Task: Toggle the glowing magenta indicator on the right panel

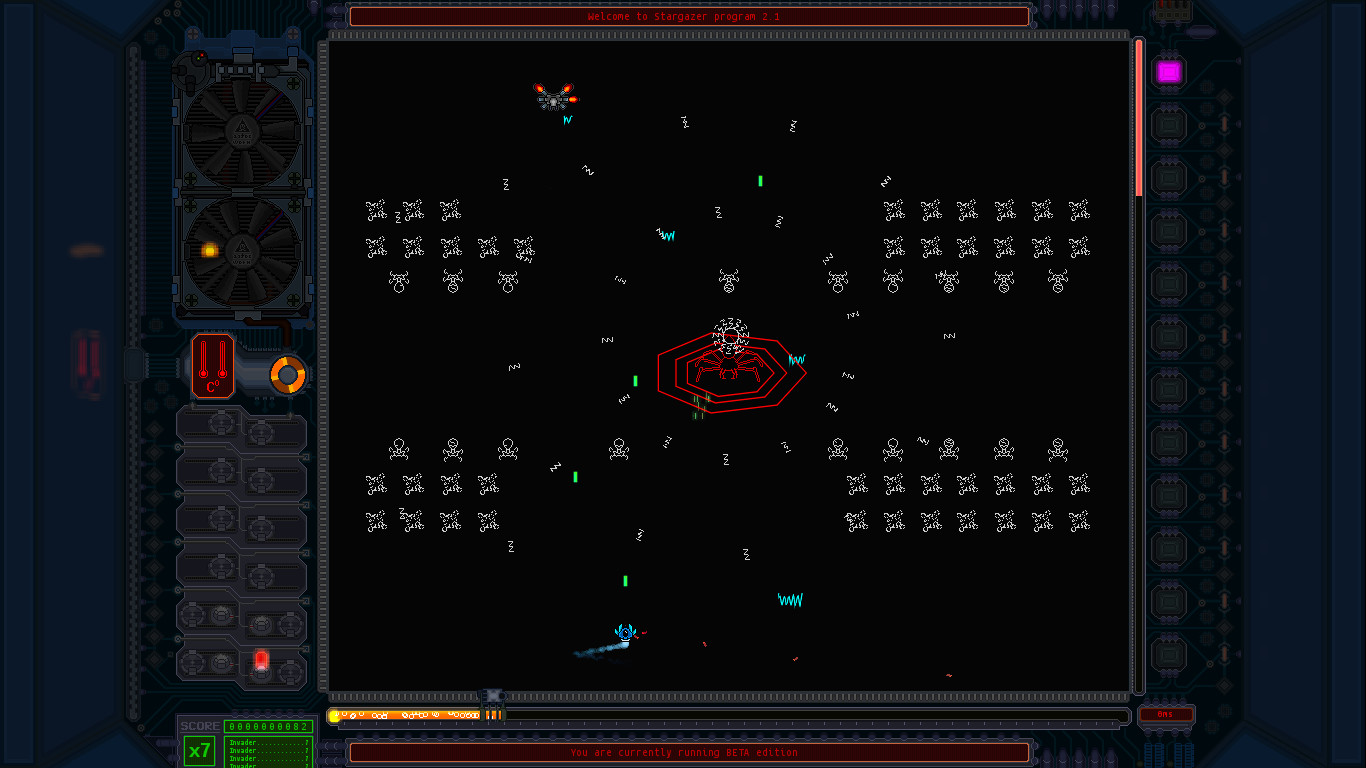Action: 1168,71
